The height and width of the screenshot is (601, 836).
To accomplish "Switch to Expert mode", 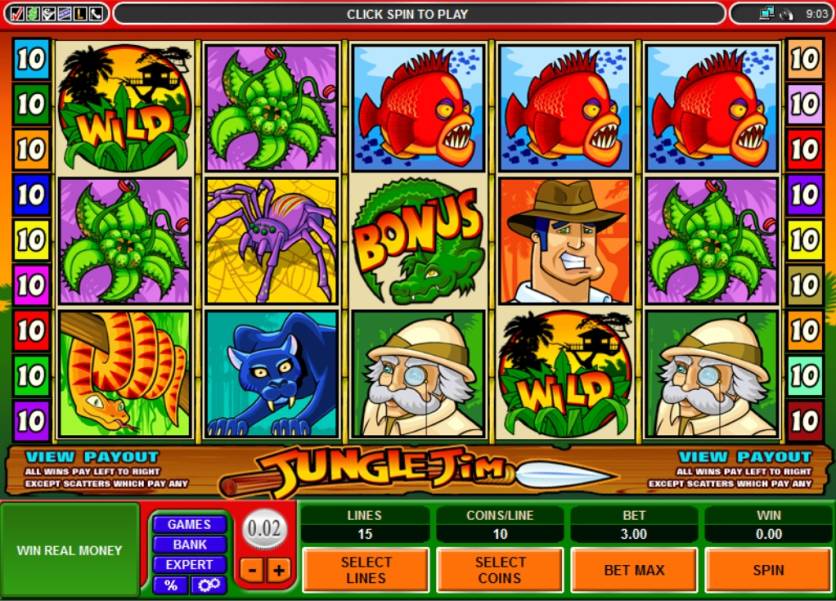I will [188, 565].
